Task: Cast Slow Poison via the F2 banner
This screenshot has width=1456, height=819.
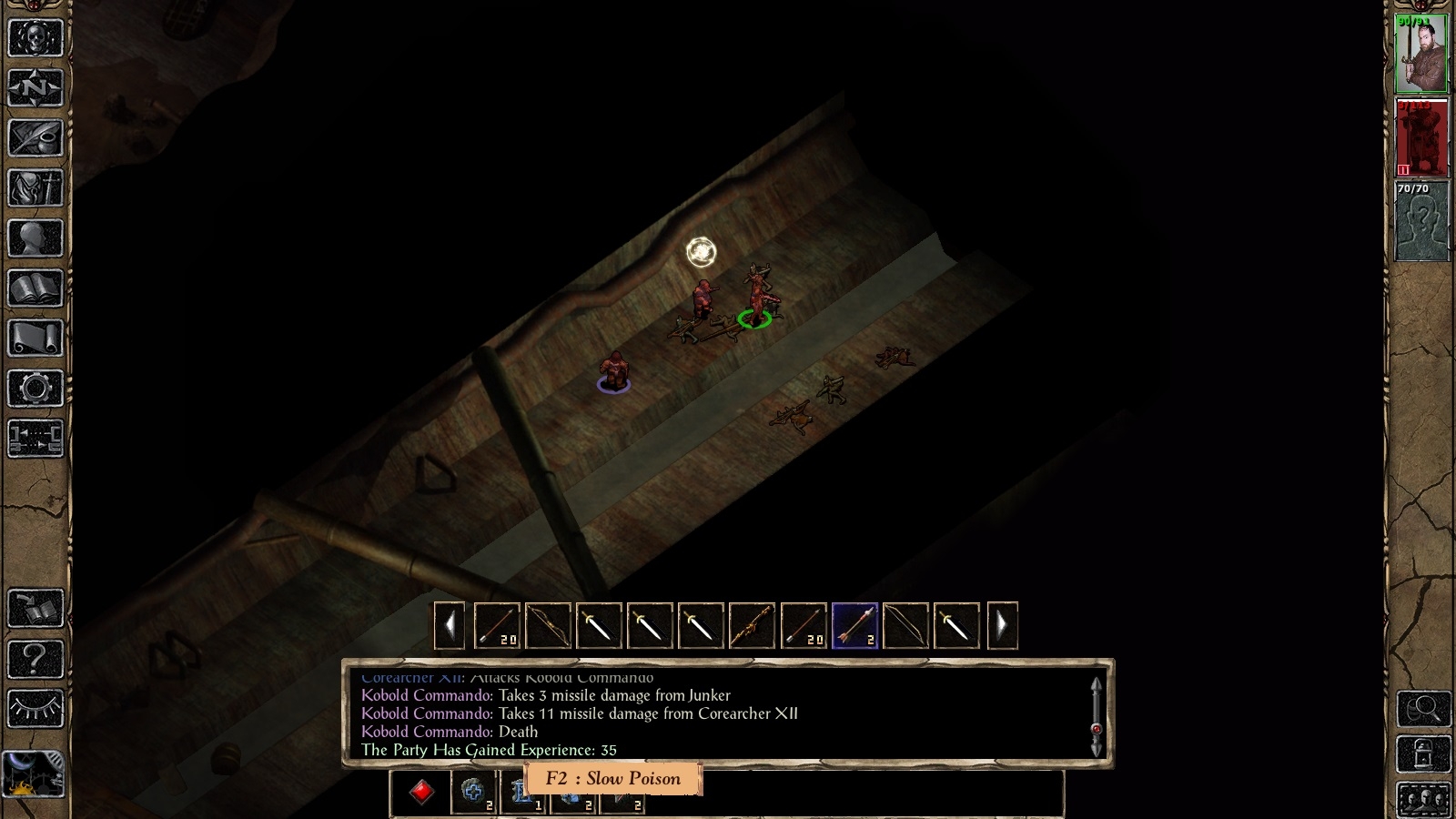Action: 612,779
